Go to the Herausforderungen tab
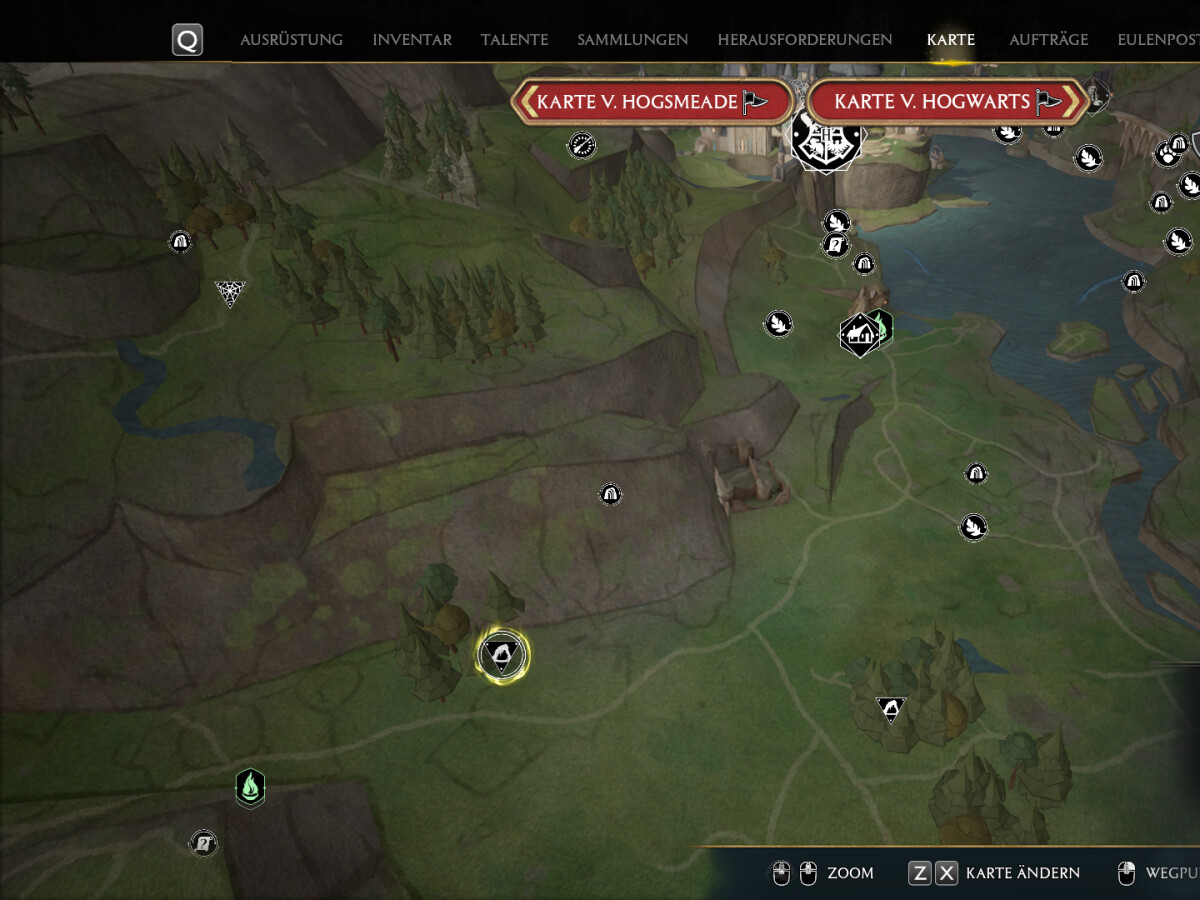1200x900 pixels. pyautogui.click(x=804, y=40)
